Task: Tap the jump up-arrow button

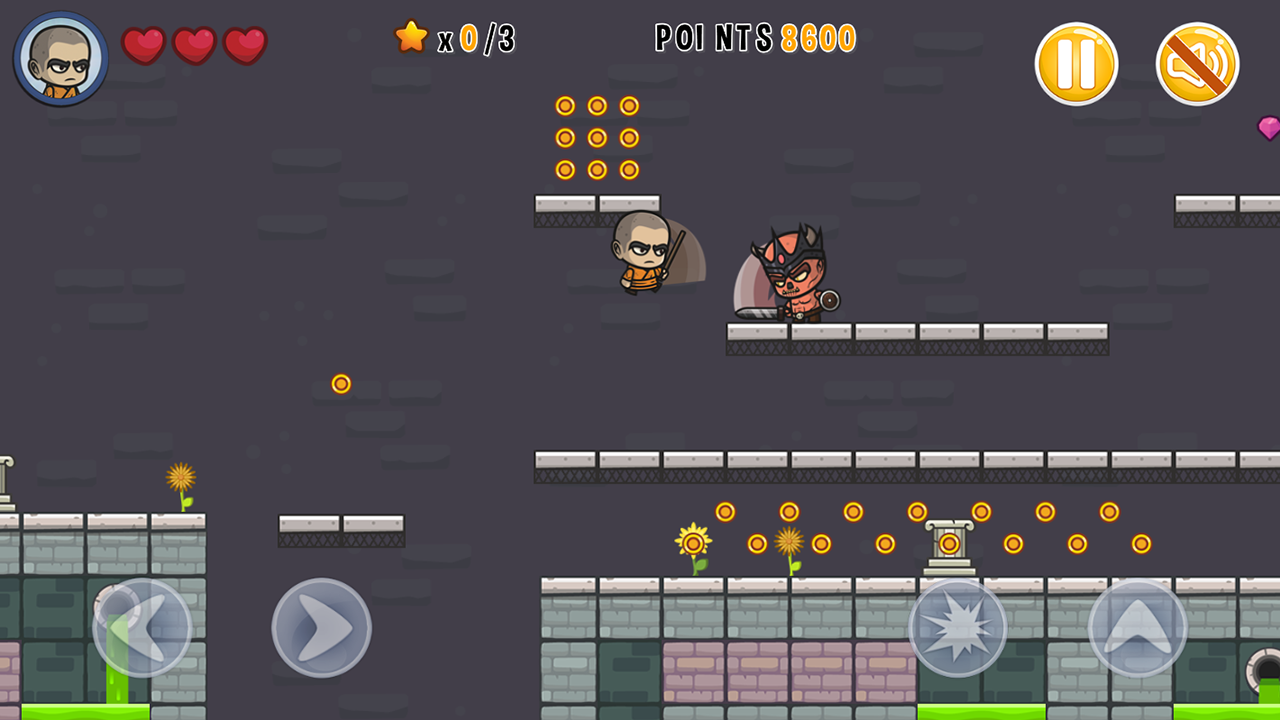Action: (x=1138, y=628)
